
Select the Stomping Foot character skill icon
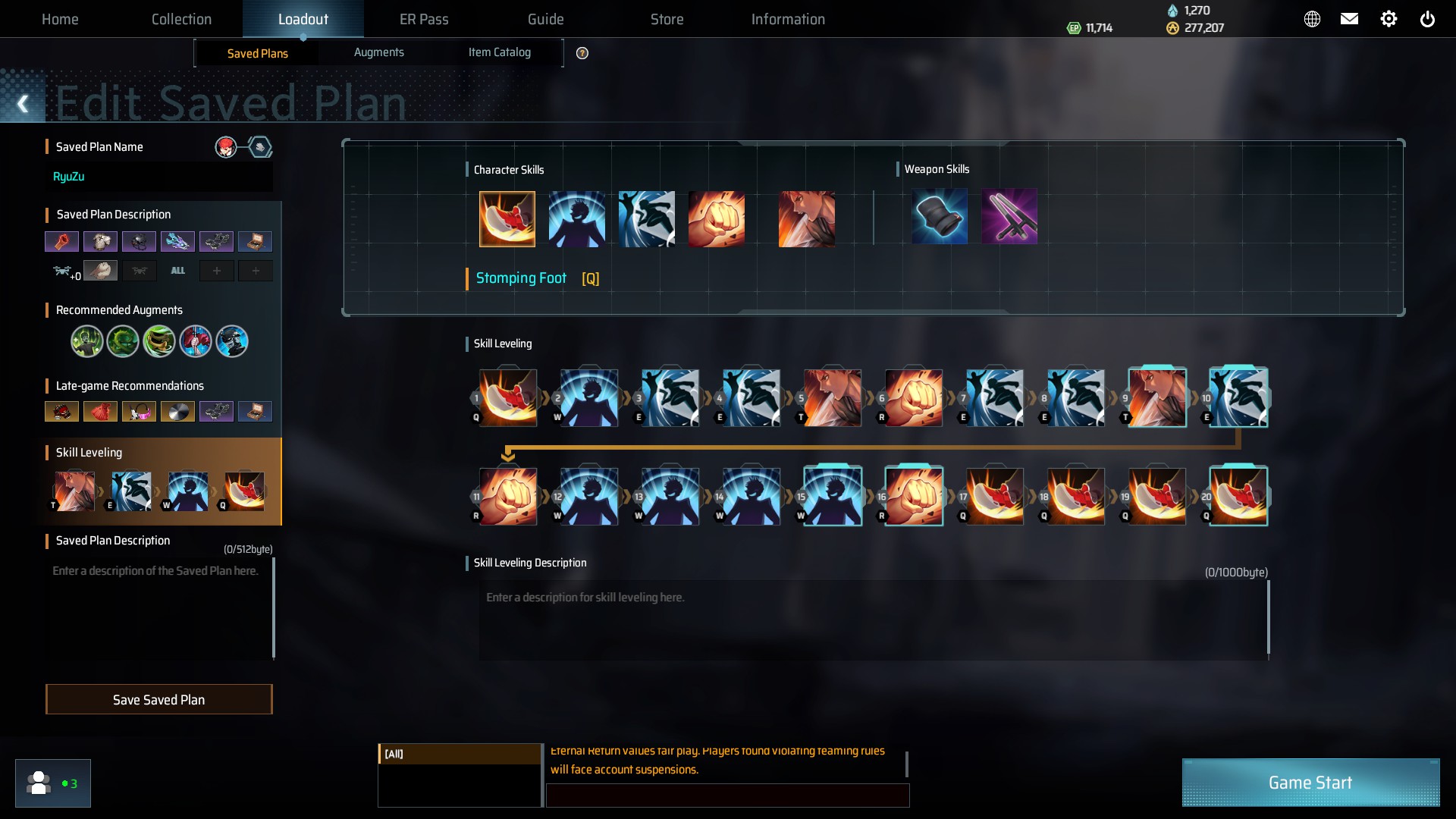(507, 219)
